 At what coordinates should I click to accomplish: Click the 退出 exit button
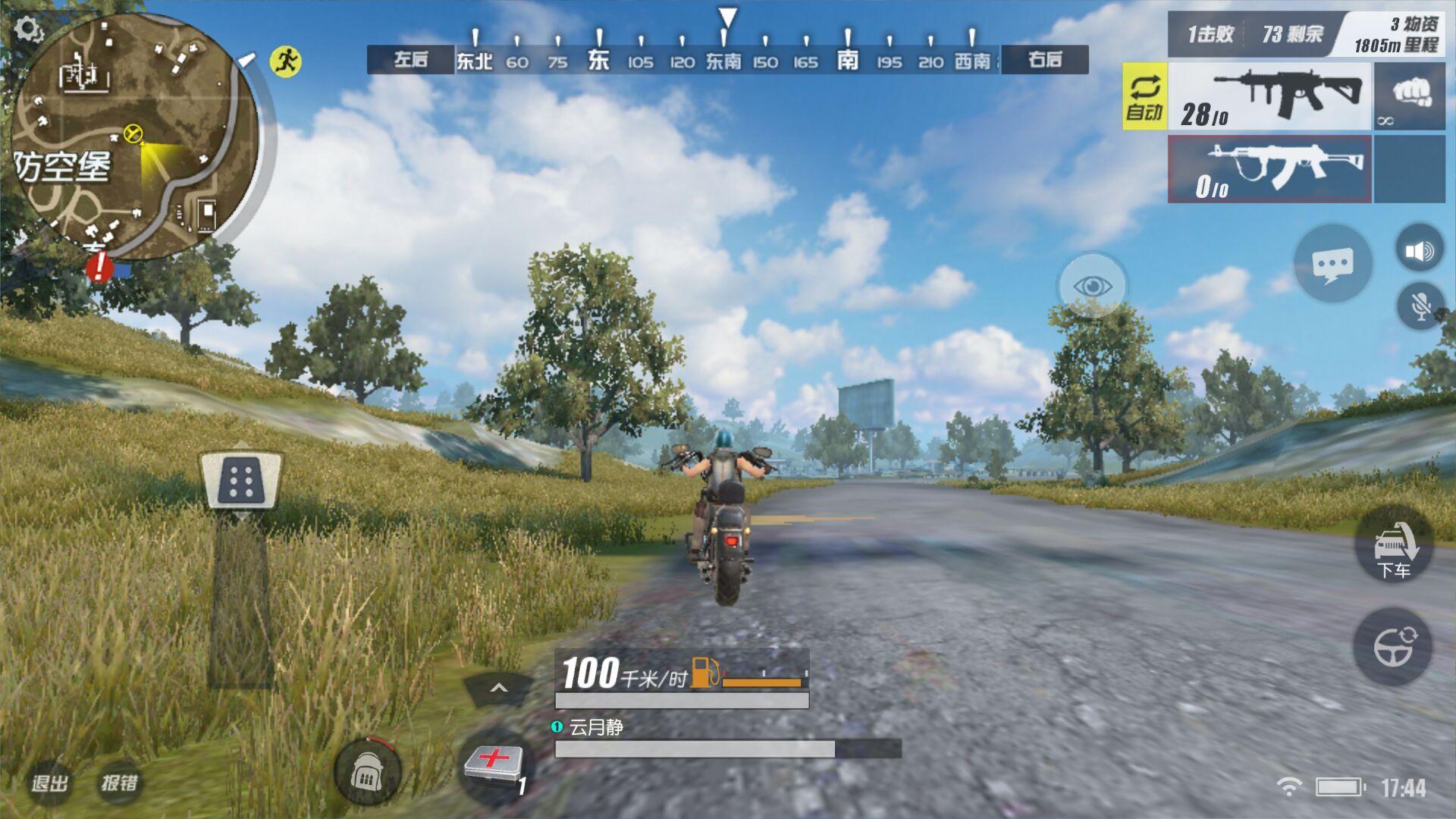click(x=50, y=783)
